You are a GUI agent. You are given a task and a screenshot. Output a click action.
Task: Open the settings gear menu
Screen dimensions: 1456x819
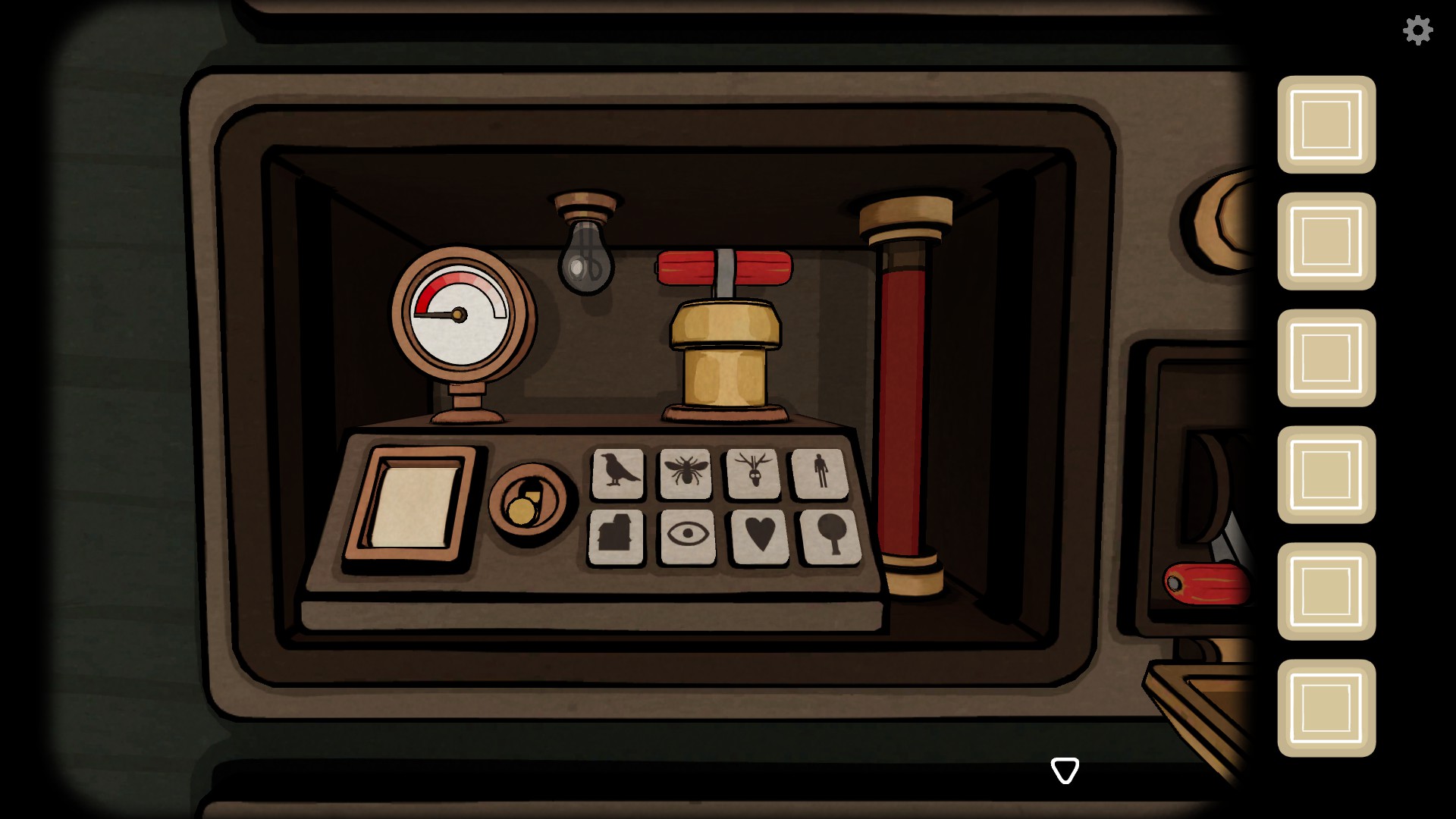(1417, 31)
